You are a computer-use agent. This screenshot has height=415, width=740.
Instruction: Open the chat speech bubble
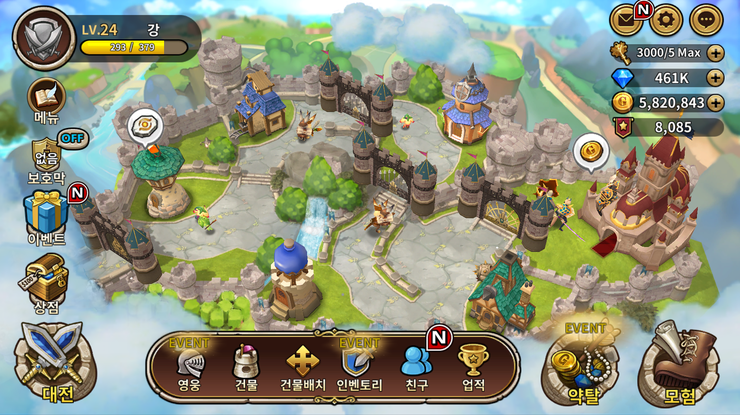[705, 18]
